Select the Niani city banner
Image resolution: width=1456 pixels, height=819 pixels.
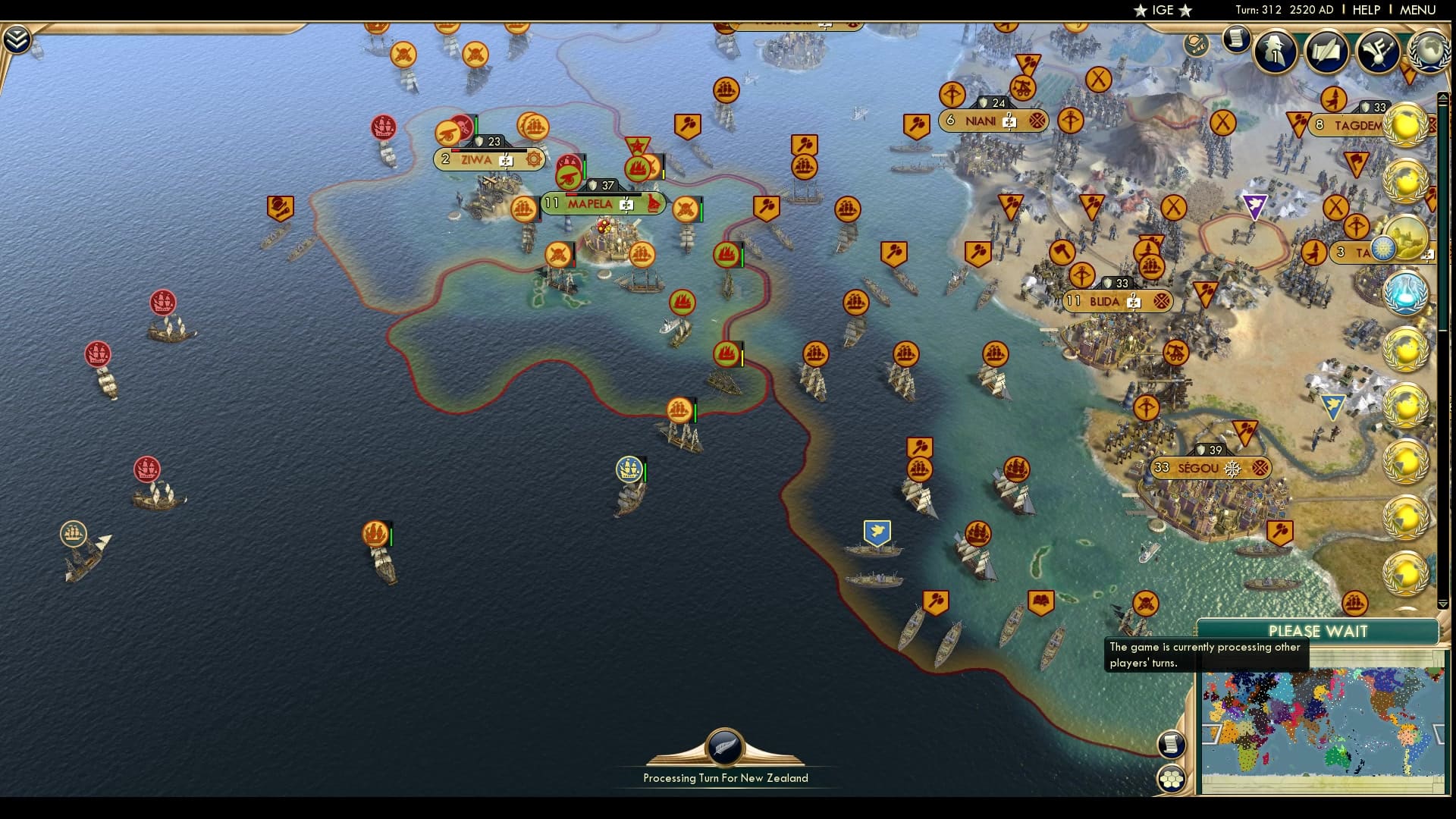point(986,120)
